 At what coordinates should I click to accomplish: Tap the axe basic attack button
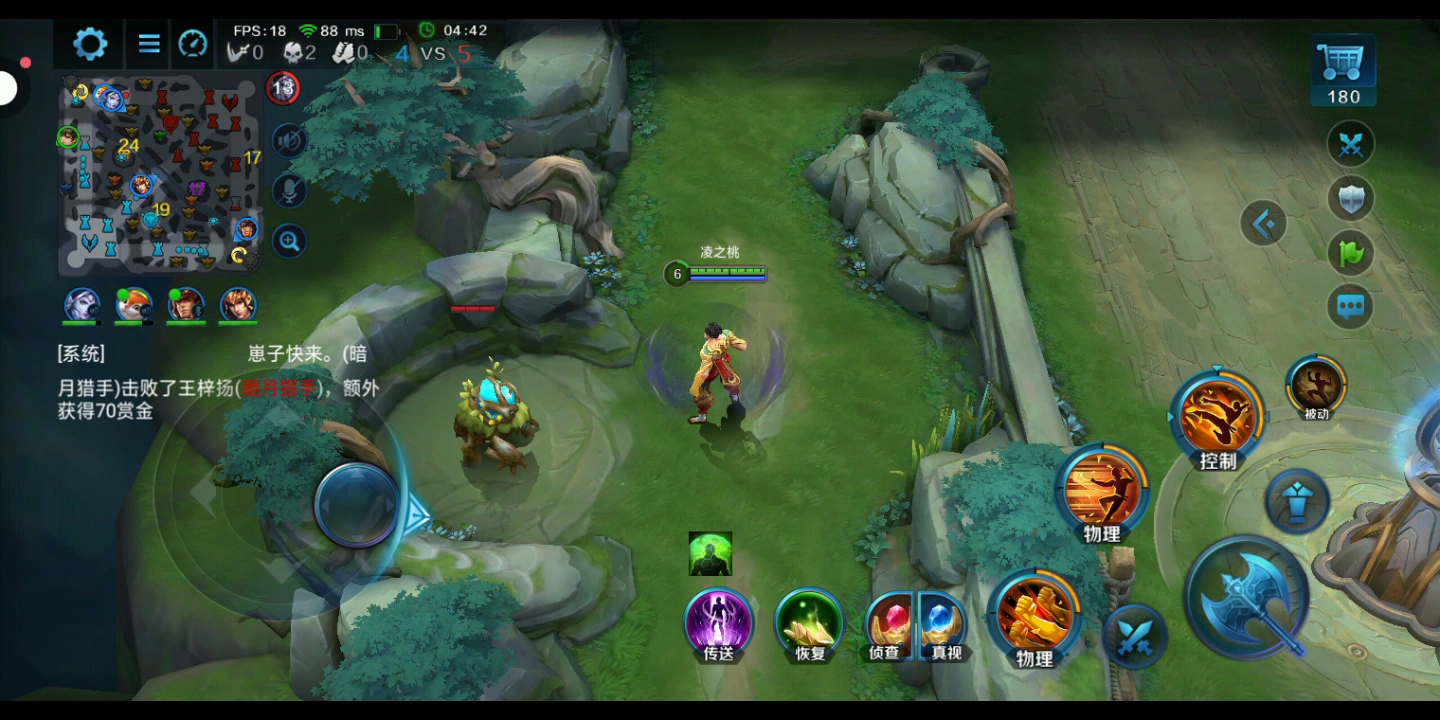1246,597
